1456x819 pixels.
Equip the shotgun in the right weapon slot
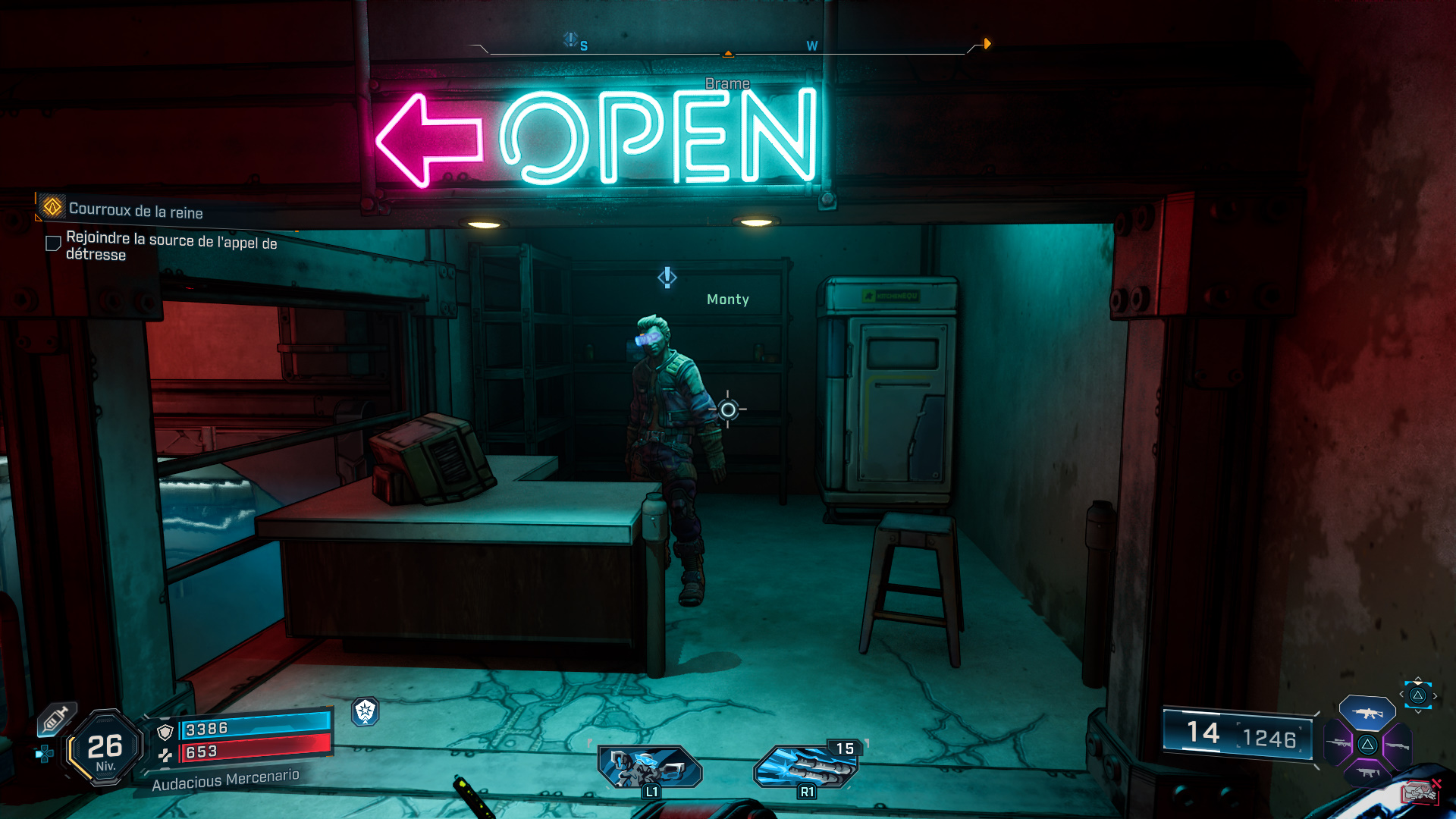click(1397, 745)
